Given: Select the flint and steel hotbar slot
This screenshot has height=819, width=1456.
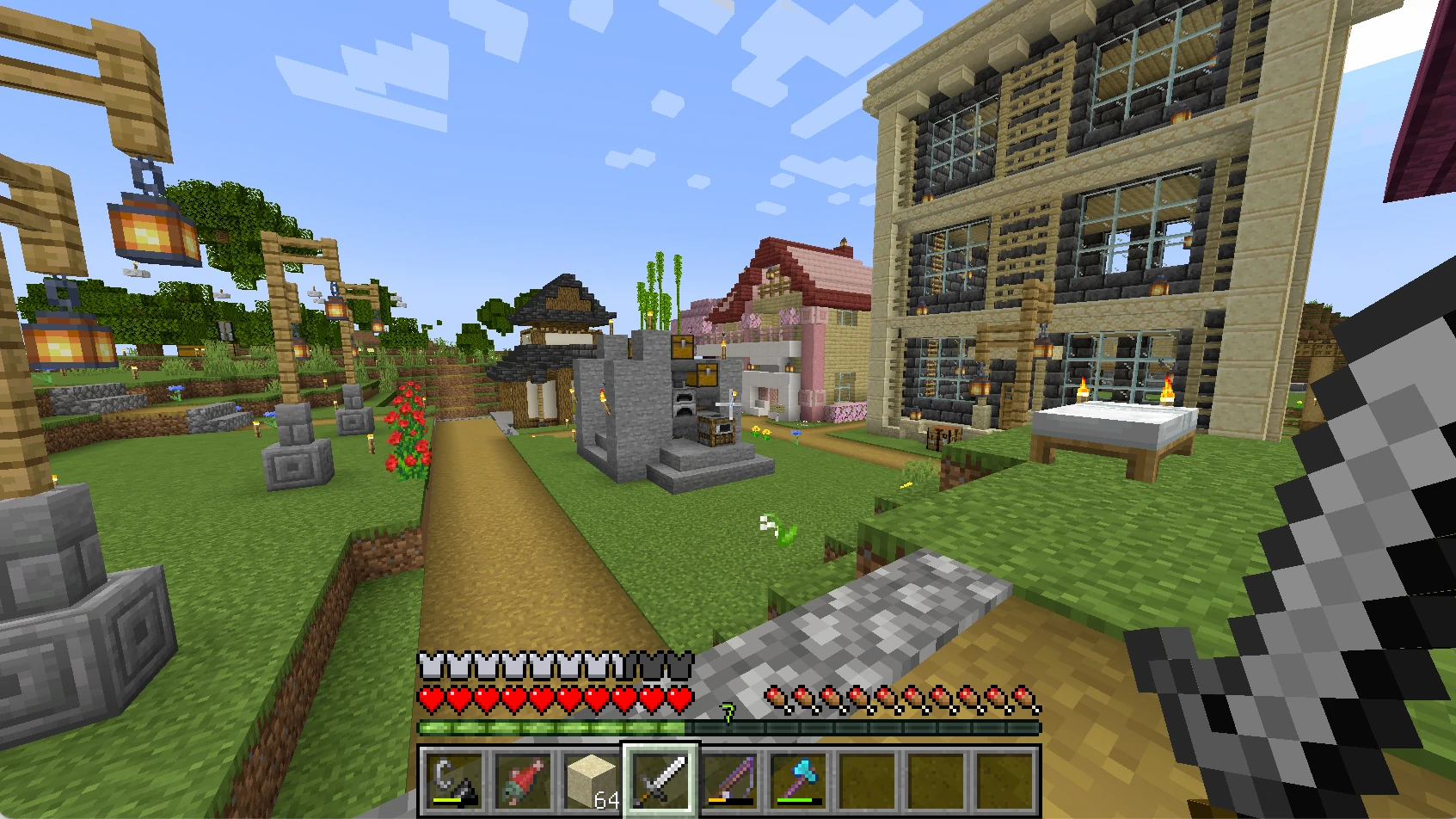Looking at the screenshot, I should (x=453, y=780).
